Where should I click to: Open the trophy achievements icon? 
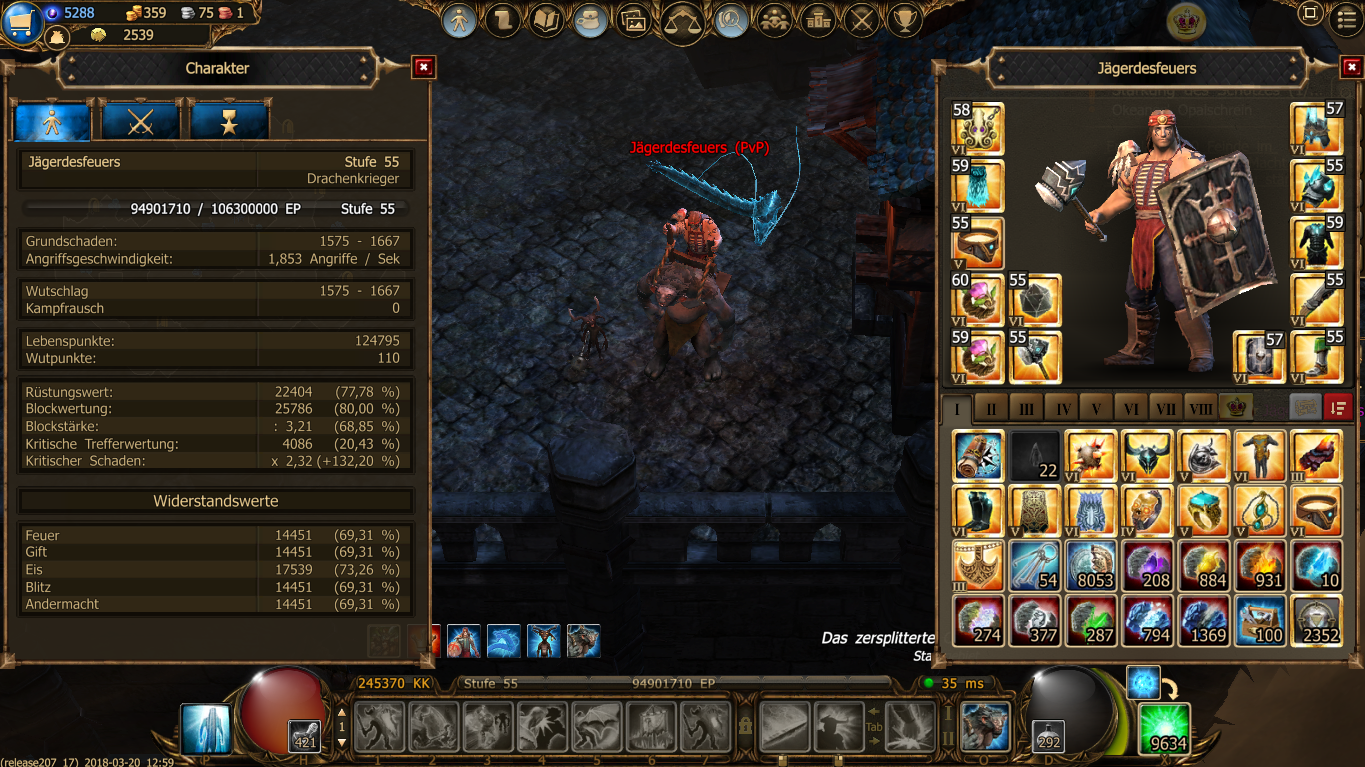(x=905, y=20)
